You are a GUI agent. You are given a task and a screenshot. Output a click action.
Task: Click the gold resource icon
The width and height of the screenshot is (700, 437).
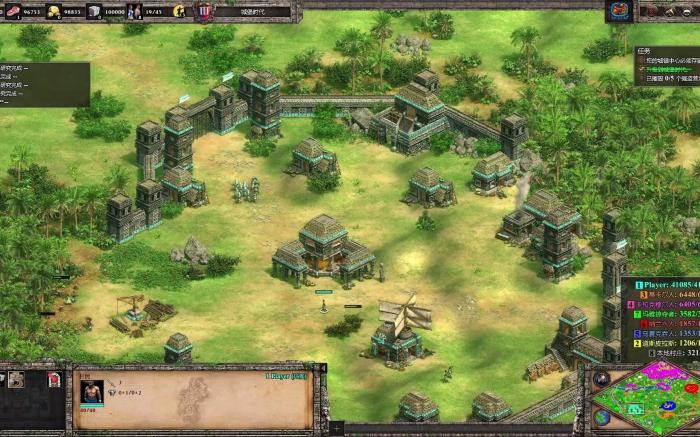click(x=54, y=12)
